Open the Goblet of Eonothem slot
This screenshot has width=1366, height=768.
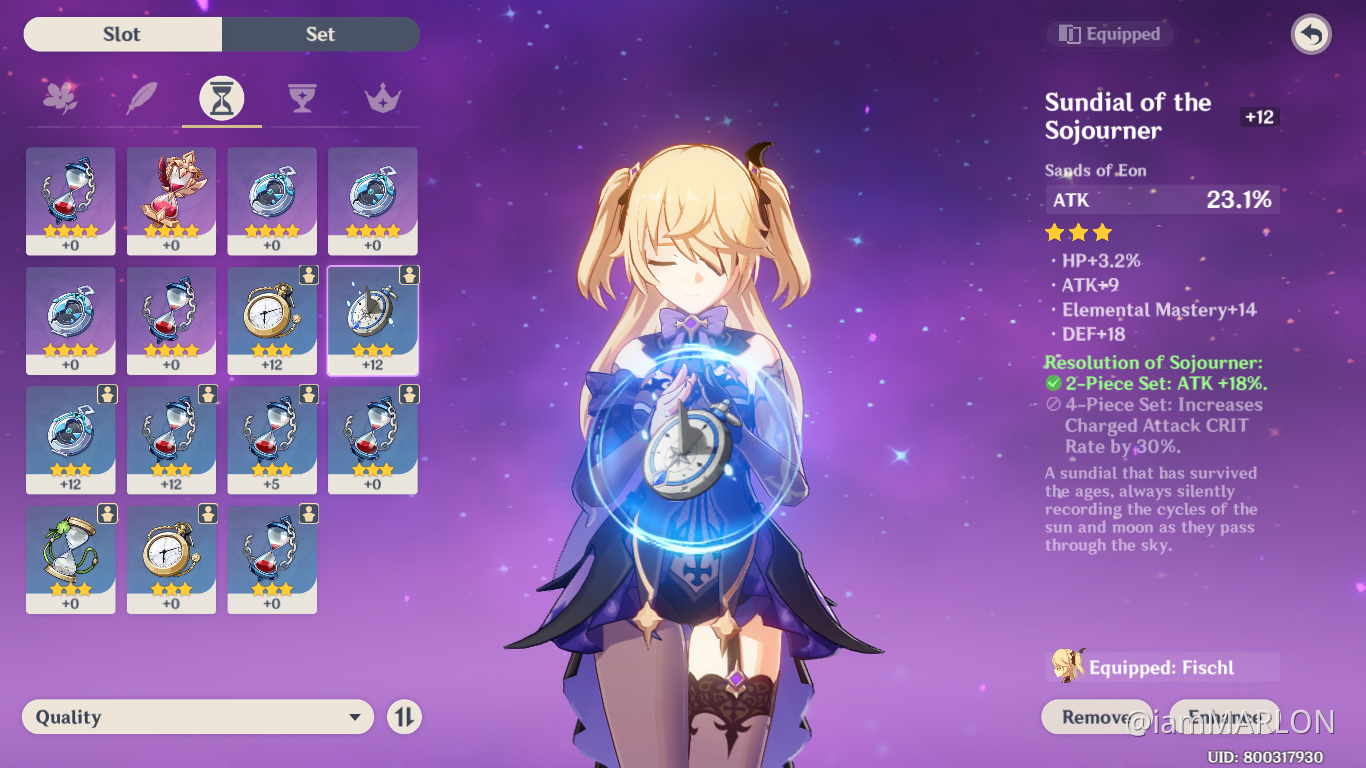[302, 97]
